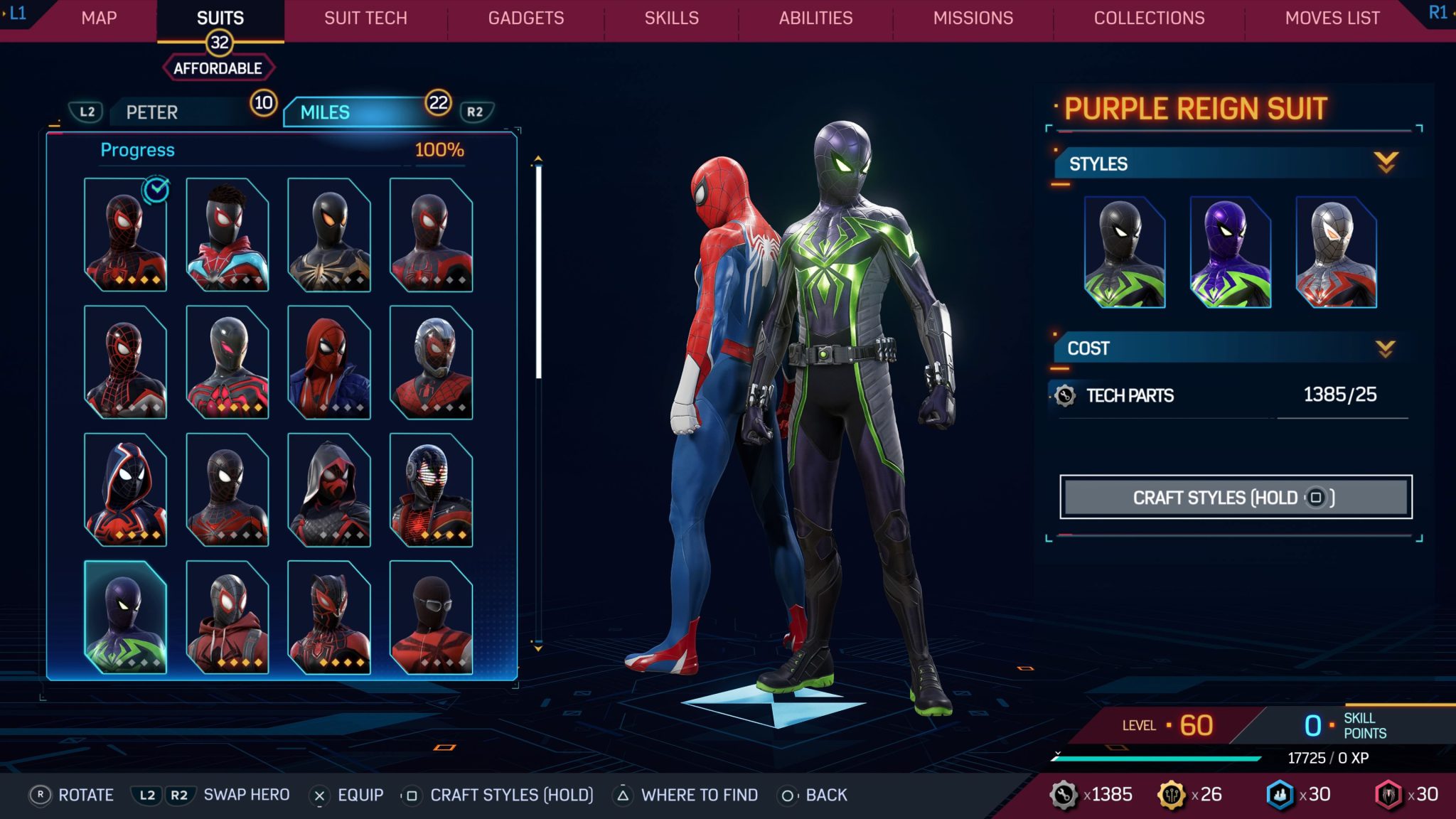
Task: Pick the bright purple suit style
Action: click(x=1230, y=253)
